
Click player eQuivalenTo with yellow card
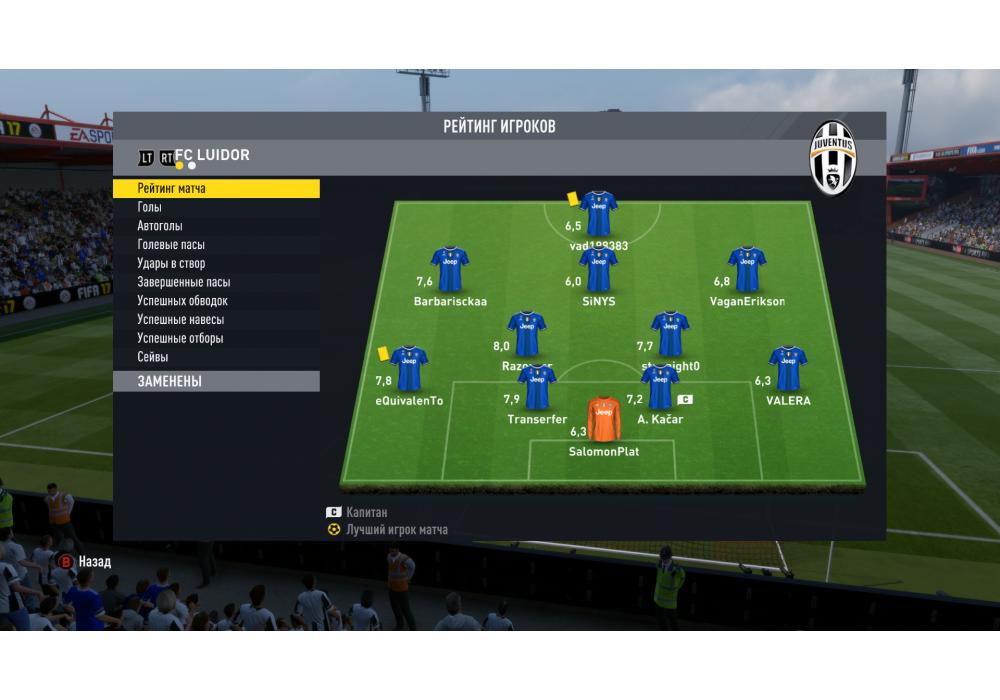[408, 369]
